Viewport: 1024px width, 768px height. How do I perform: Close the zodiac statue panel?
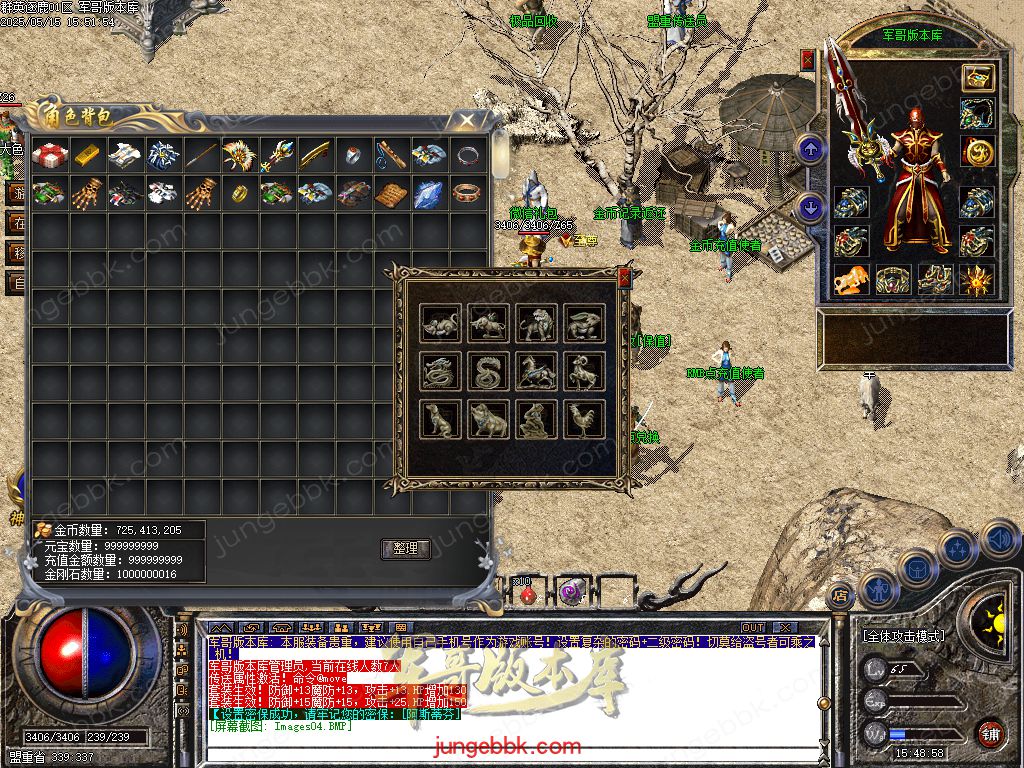tap(625, 277)
